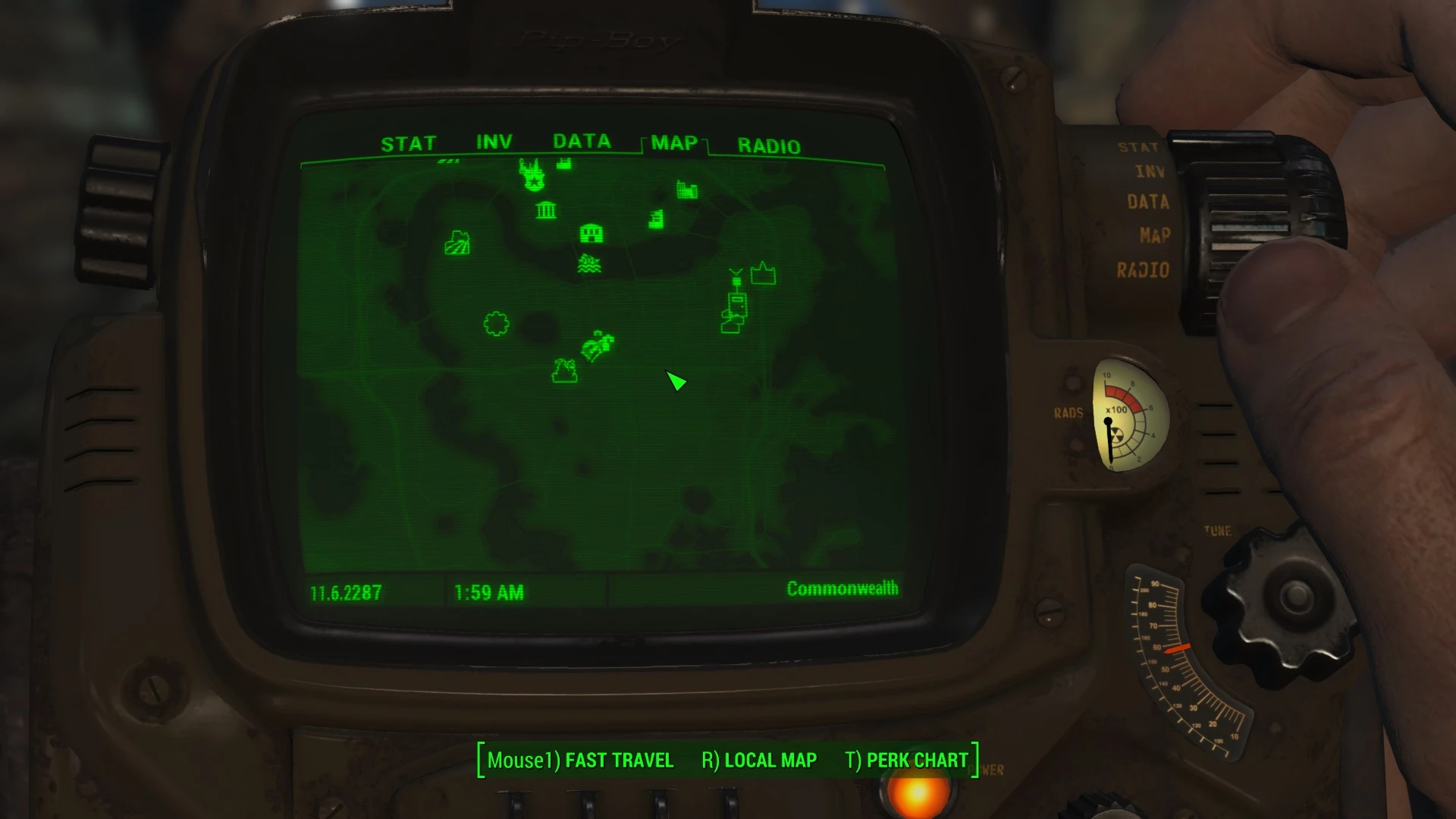Click the wrecked truck map marker
1456x819 pixels.
coord(596,347)
